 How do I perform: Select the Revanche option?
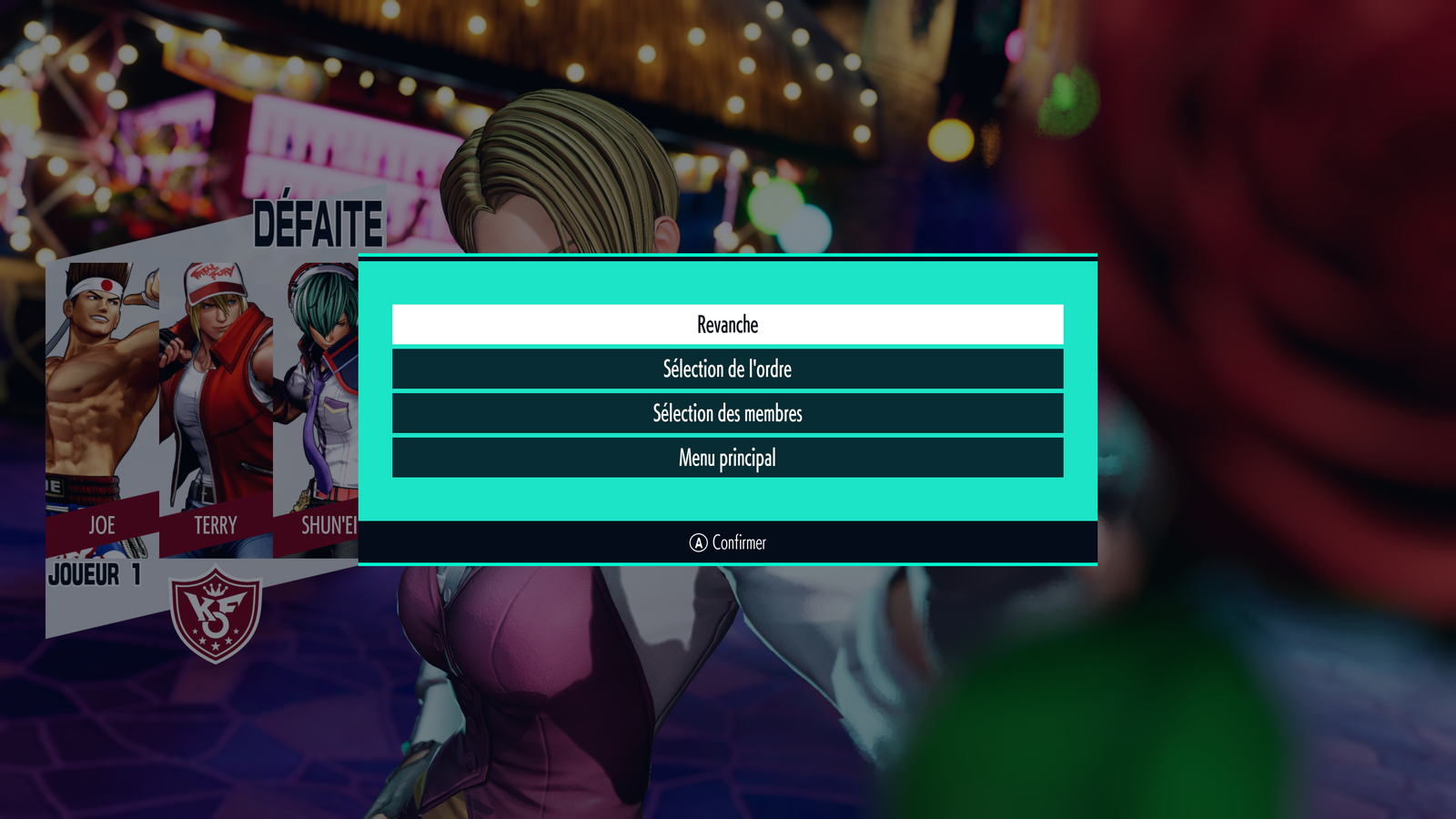click(x=727, y=325)
